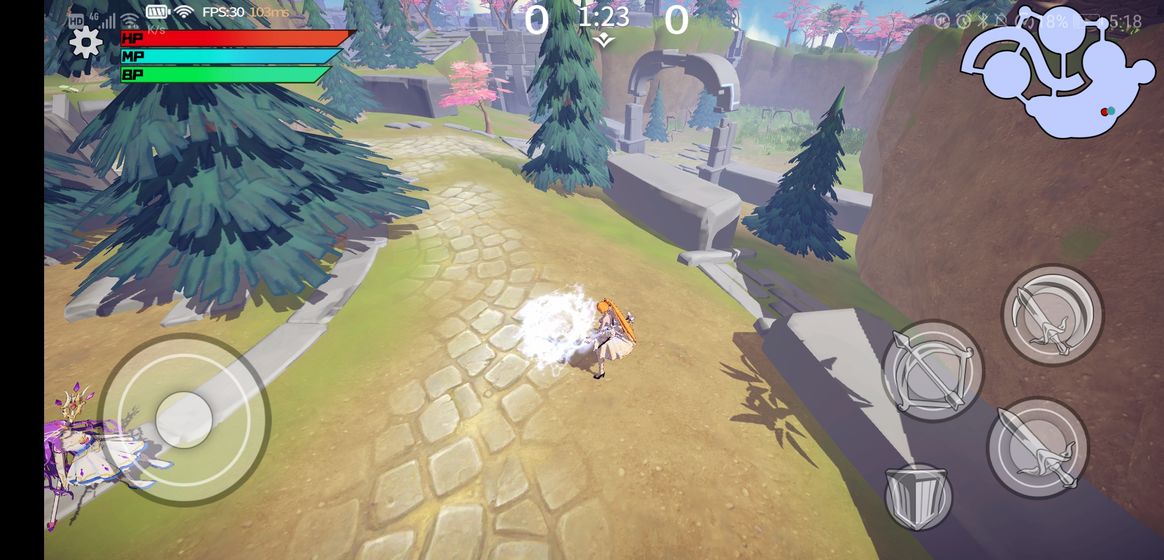Activate the shield guard button
This screenshot has width=1164, height=560.
[x=918, y=496]
